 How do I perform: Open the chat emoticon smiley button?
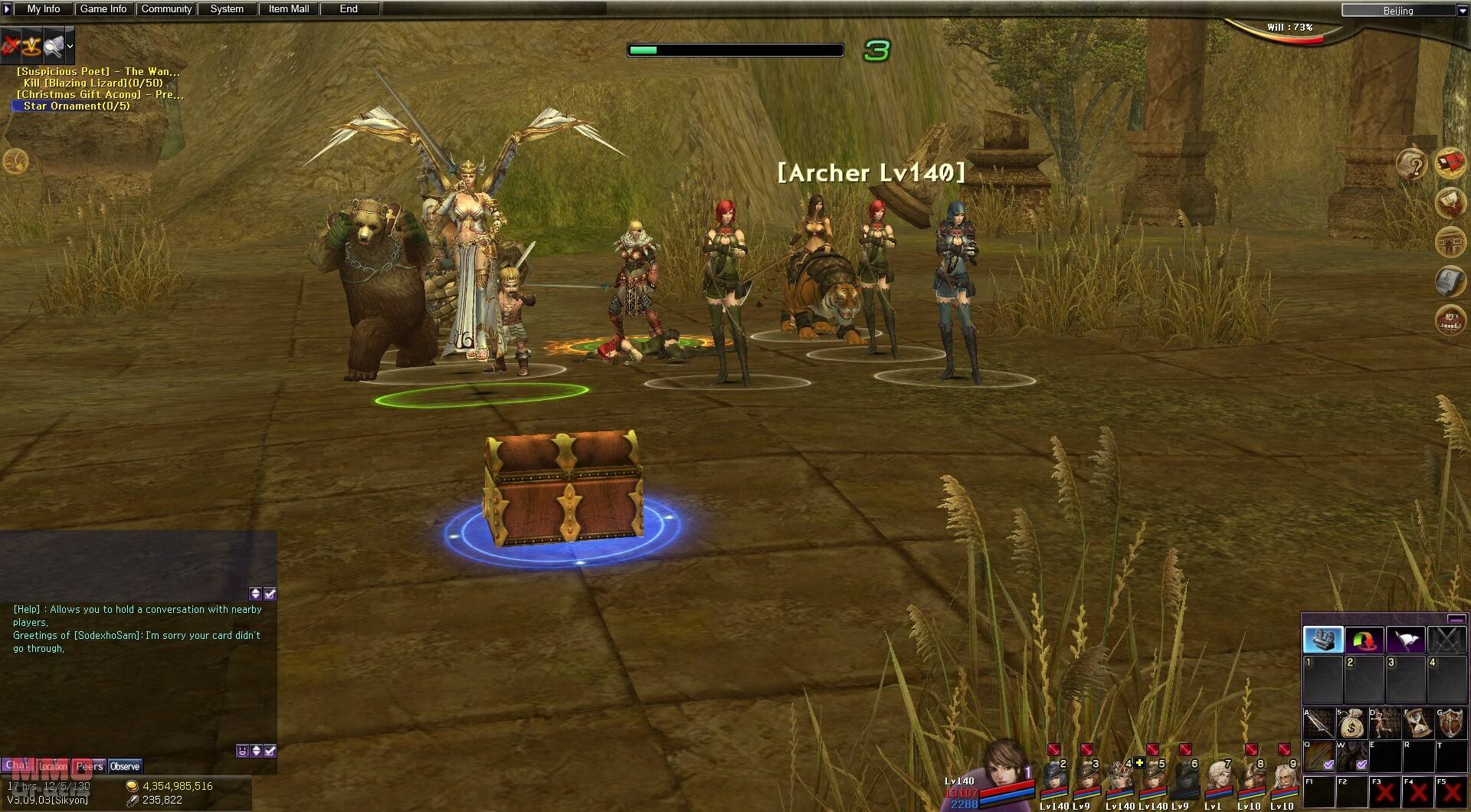[x=242, y=751]
